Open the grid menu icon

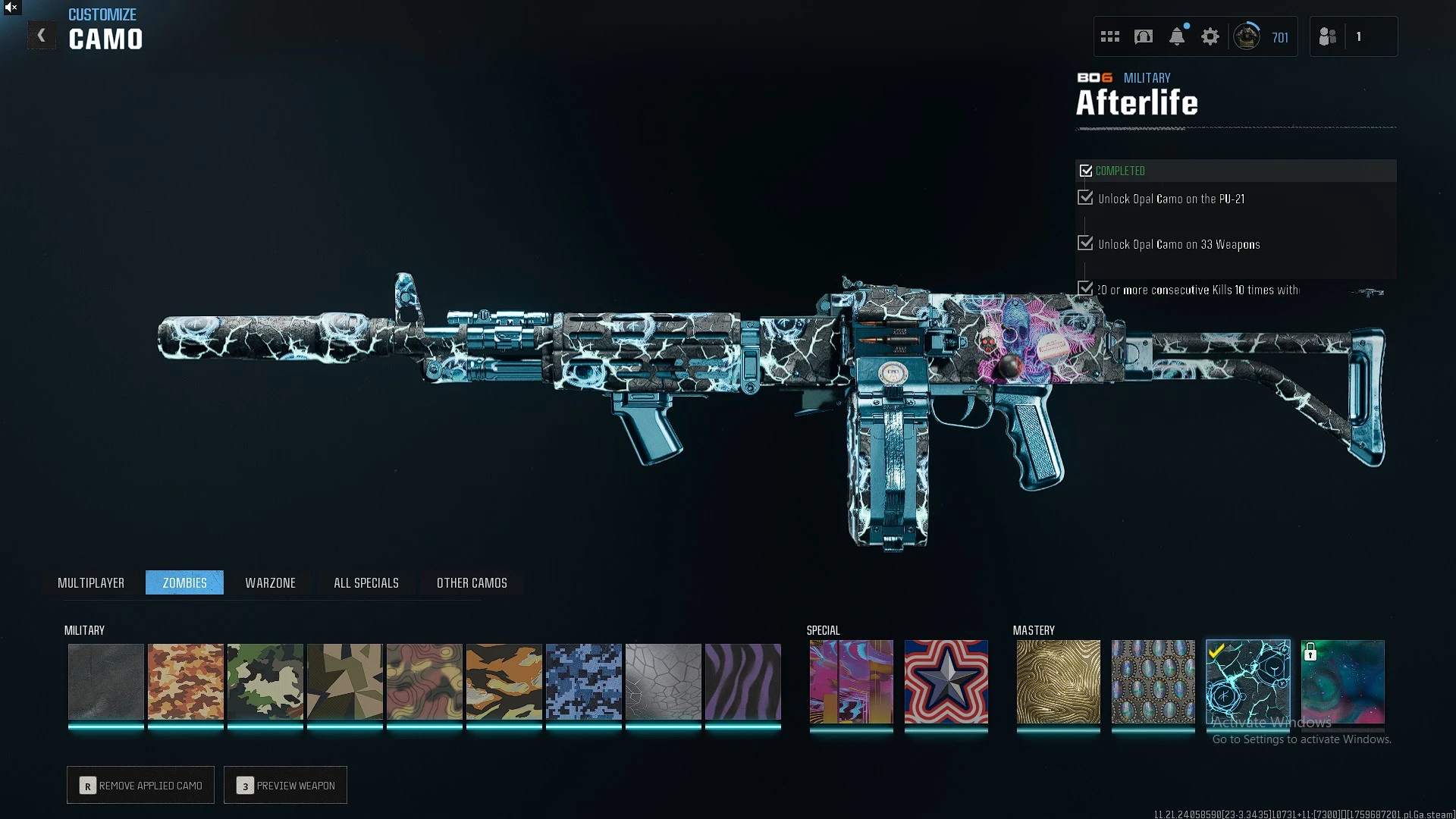[1110, 36]
